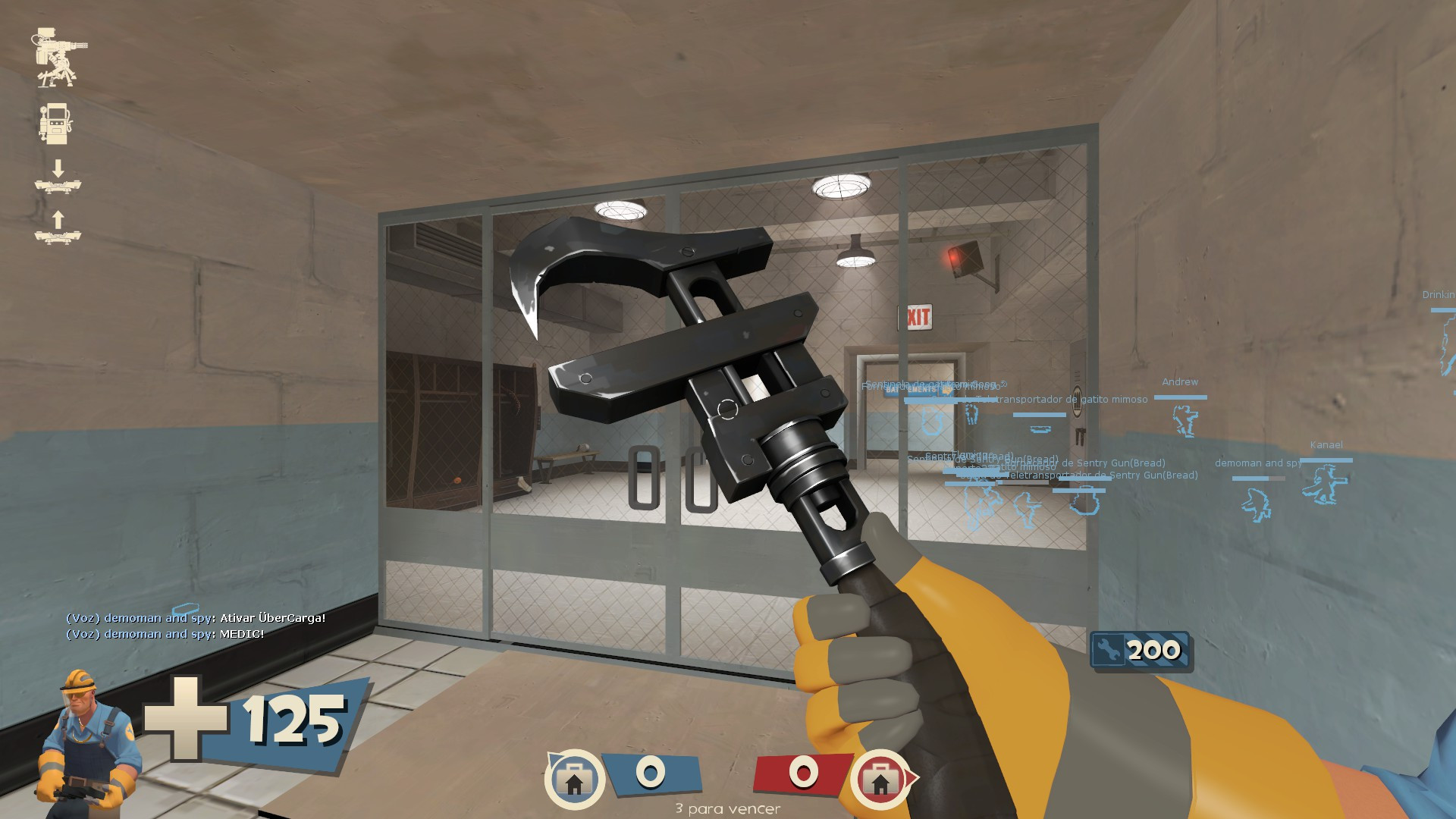The height and width of the screenshot is (819, 1456).
Task: Click the Andrew friendly player outline icon
Action: [1185, 421]
